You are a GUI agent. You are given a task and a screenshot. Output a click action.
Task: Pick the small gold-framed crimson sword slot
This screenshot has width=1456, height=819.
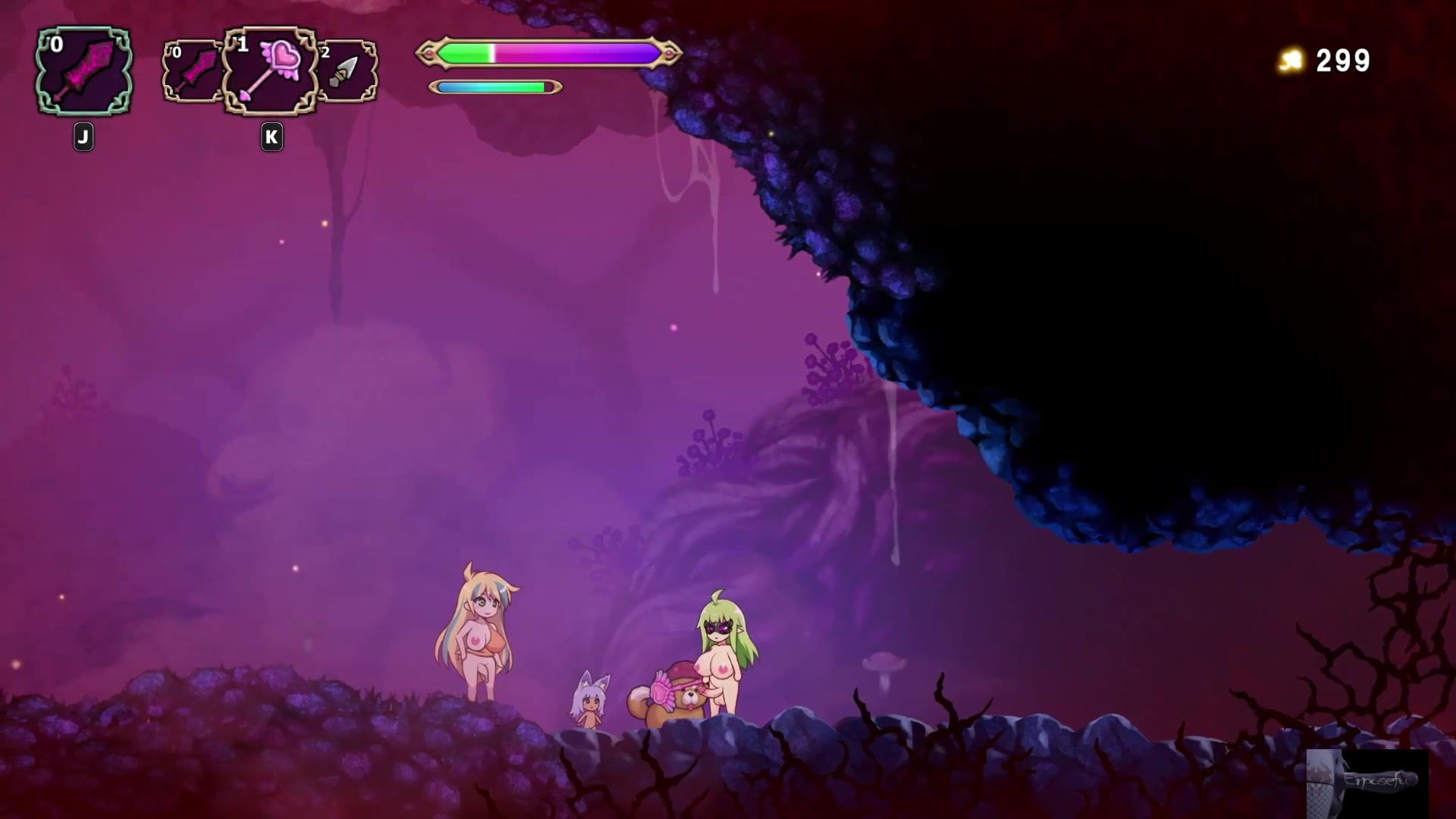(x=193, y=71)
